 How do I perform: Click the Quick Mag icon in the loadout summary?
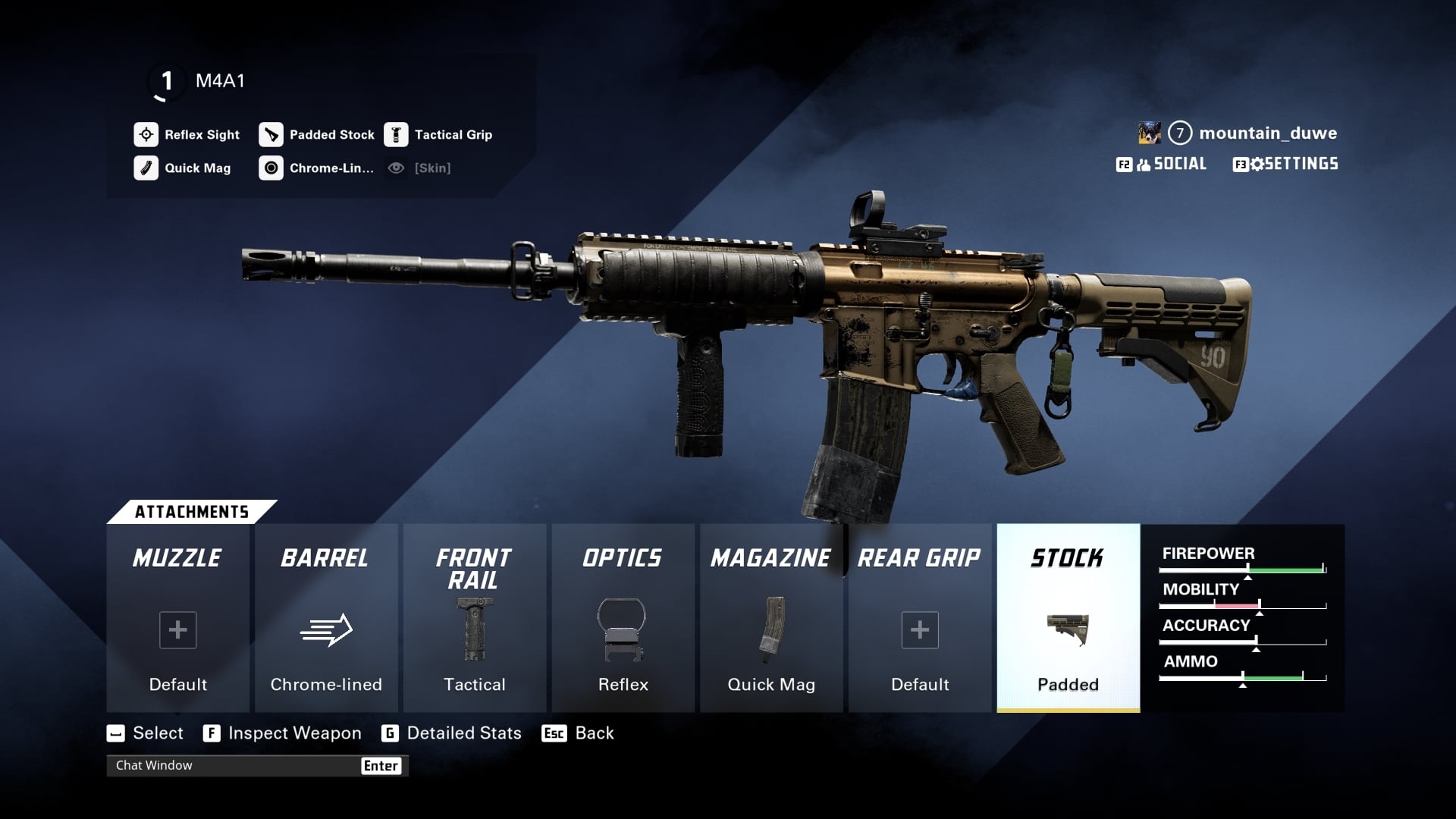(145, 168)
